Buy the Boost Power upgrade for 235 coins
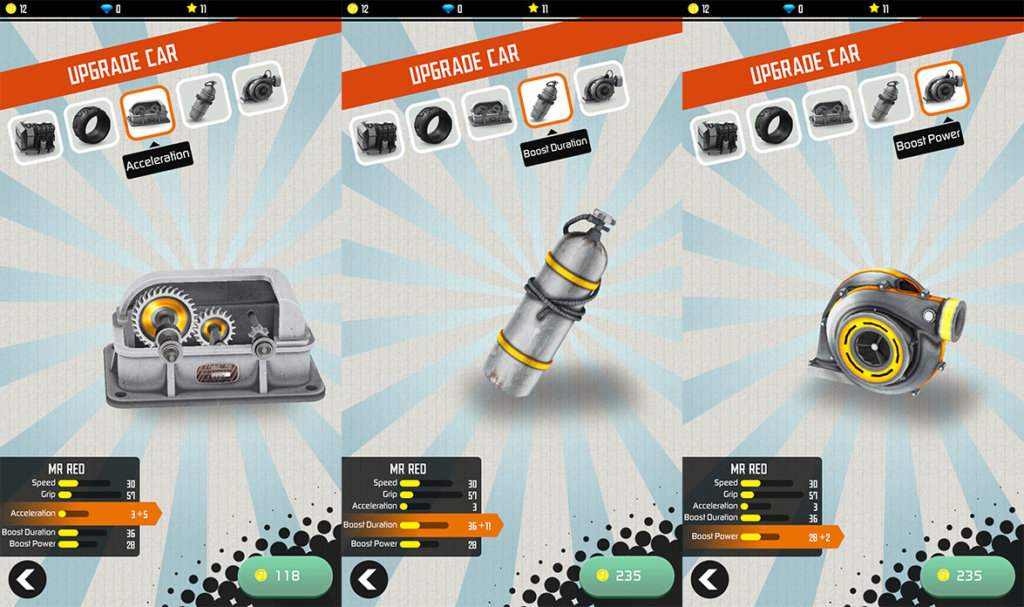This screenshot has height=607, width=1024. click(x=967, y=576)
